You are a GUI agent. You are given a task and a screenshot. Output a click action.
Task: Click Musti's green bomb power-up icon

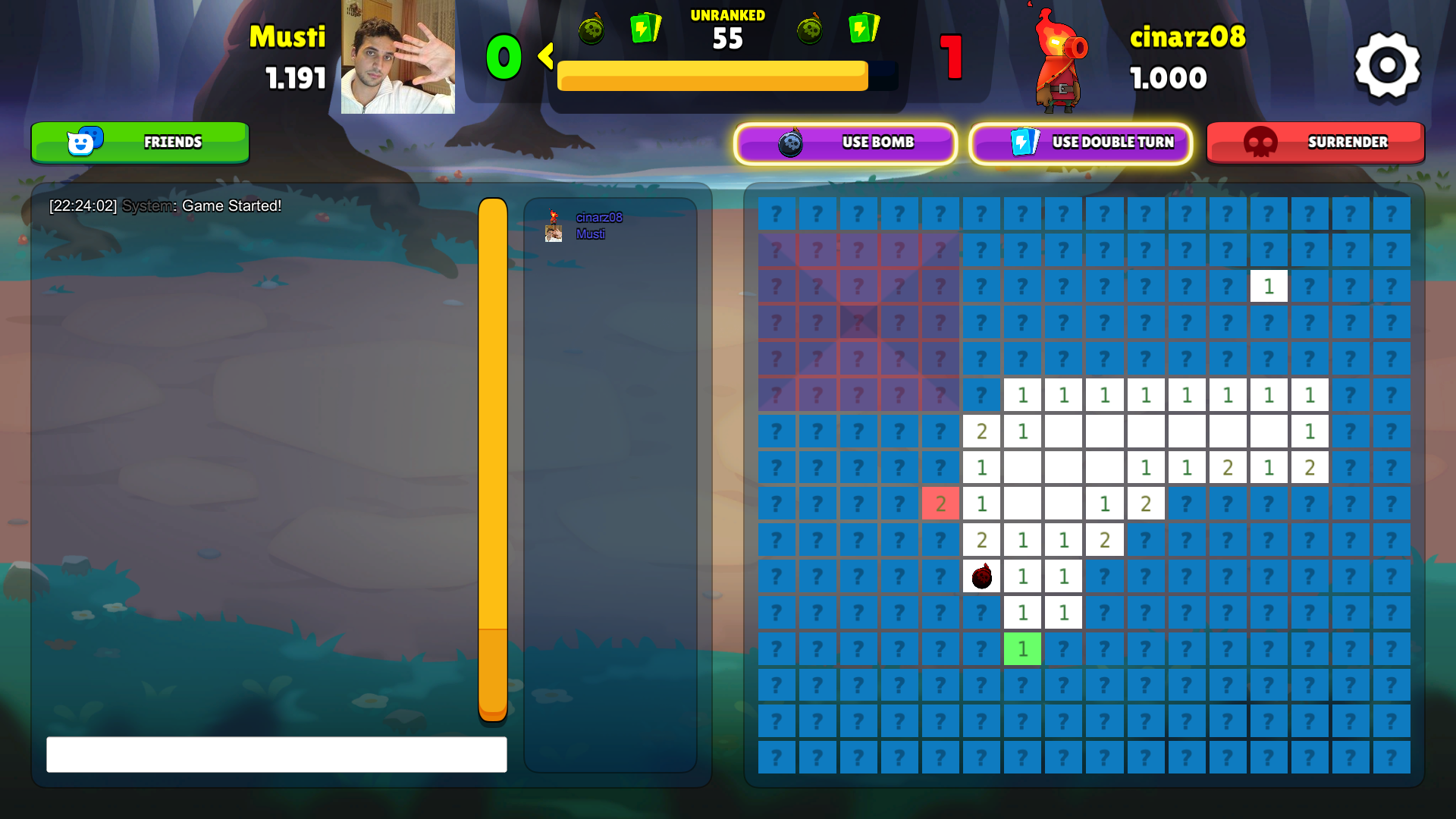click(x=591, y=31)
